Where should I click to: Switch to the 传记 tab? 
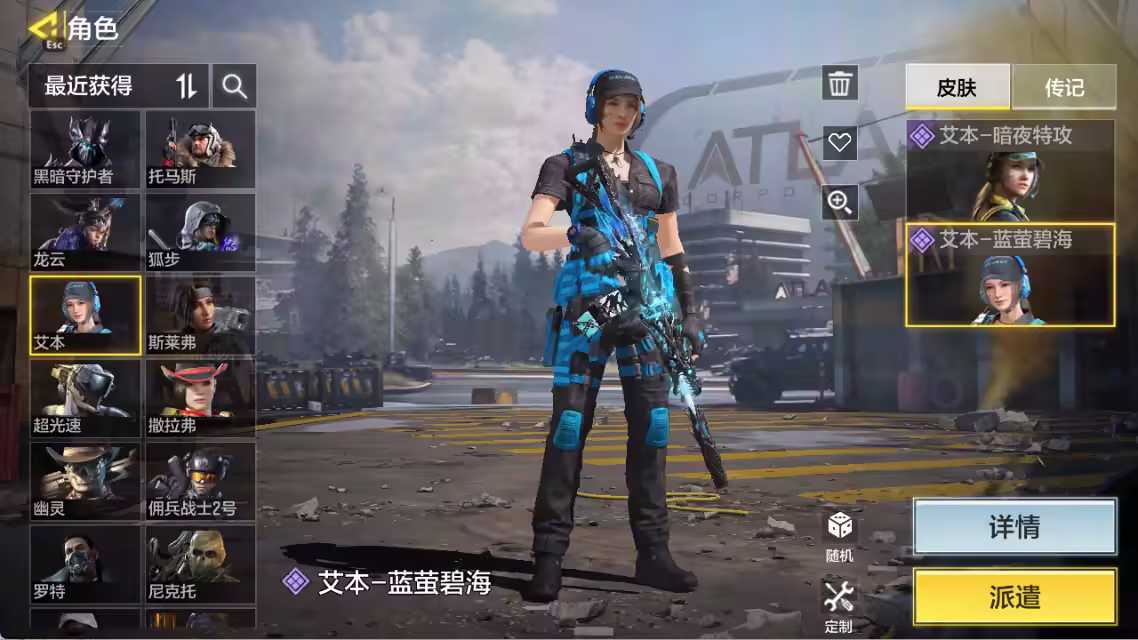click(1063, 87)
